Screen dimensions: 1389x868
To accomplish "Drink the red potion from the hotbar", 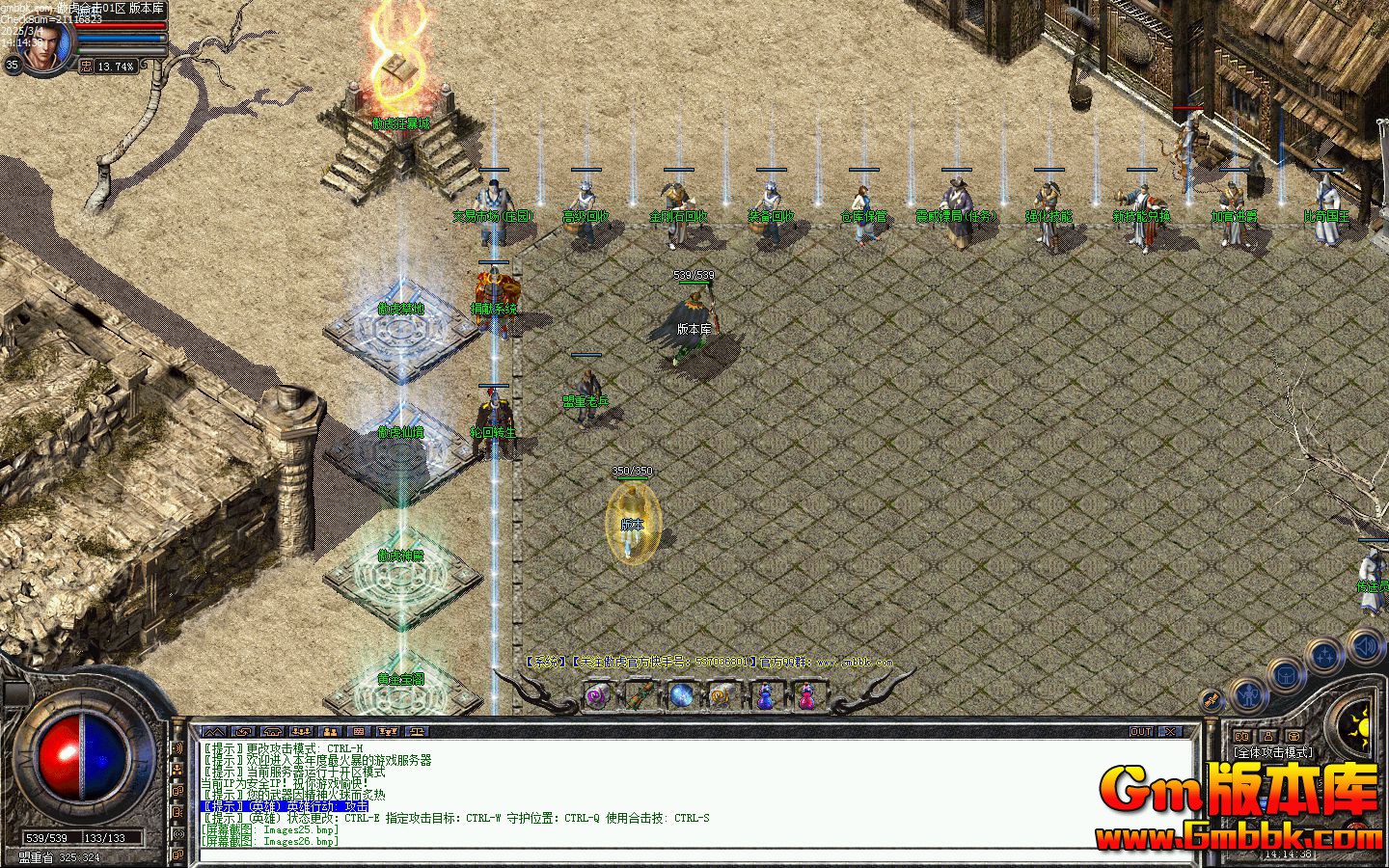I will pos(806,694).
